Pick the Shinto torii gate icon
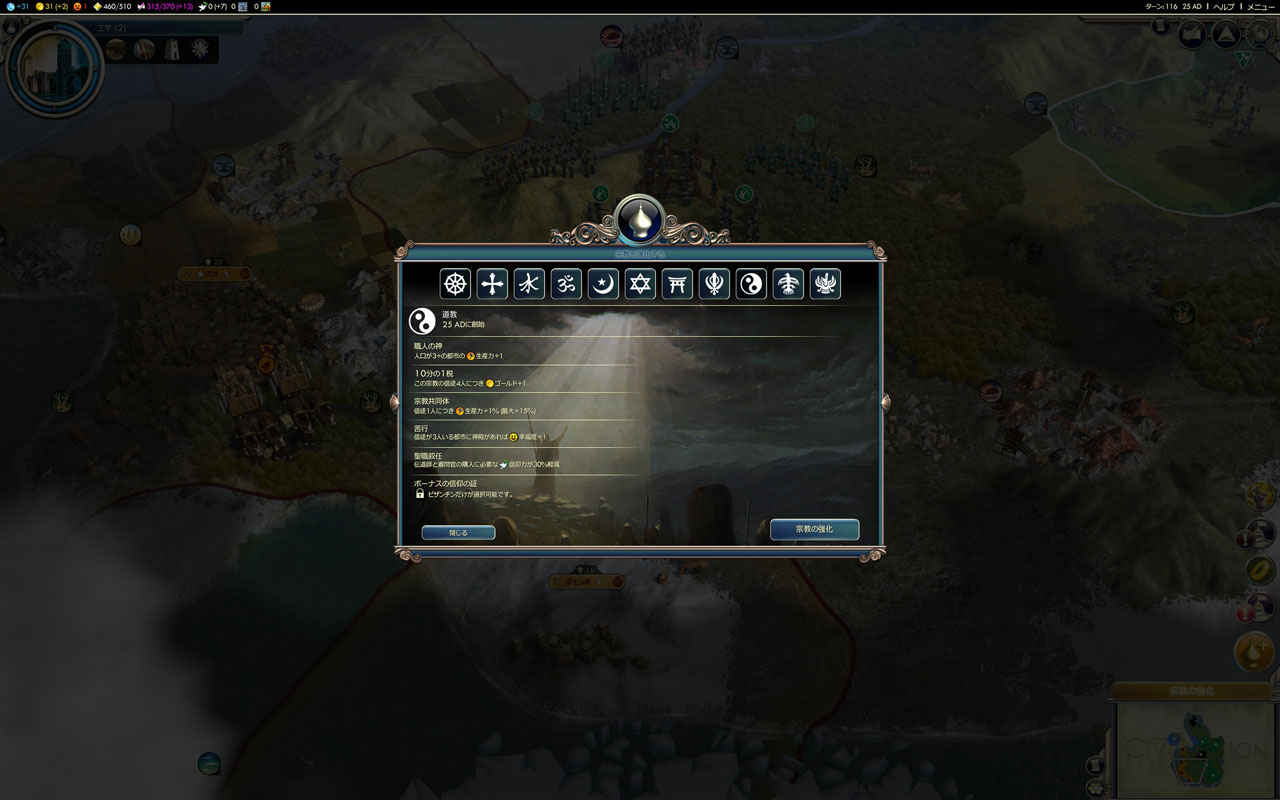Image resolution: width=1280 pixels, height=800 pixels. tap(677, 284)
